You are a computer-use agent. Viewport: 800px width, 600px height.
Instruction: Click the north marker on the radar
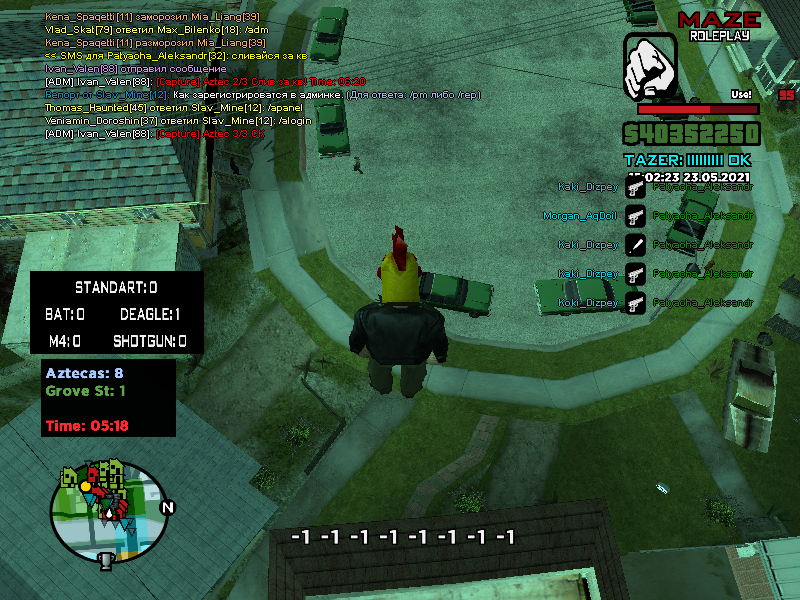tap(167, 507)
